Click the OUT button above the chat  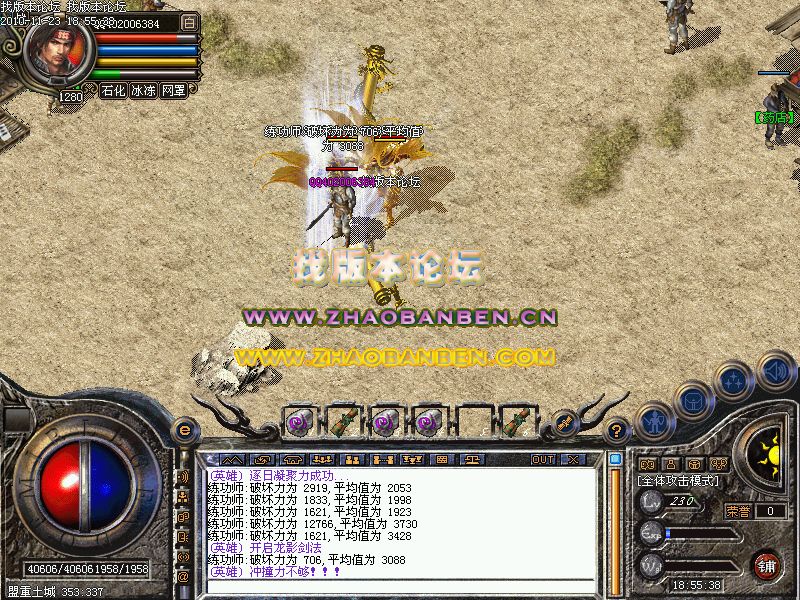click(x=543, y=459)
